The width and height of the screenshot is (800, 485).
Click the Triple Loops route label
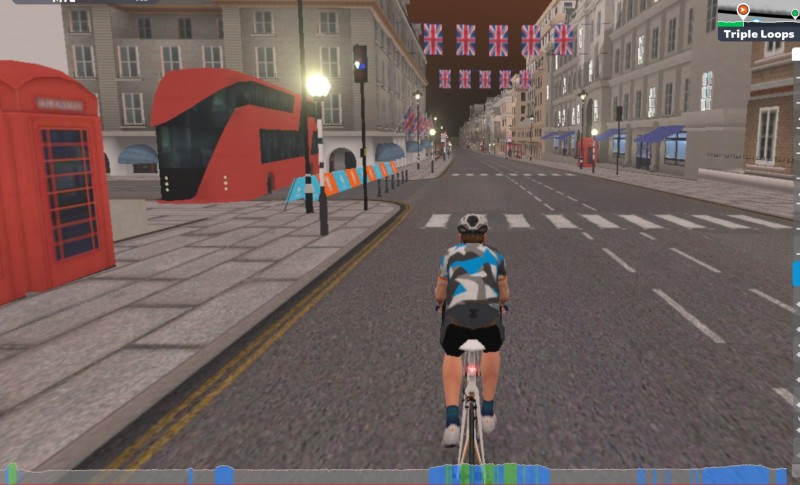pos(757,33)
